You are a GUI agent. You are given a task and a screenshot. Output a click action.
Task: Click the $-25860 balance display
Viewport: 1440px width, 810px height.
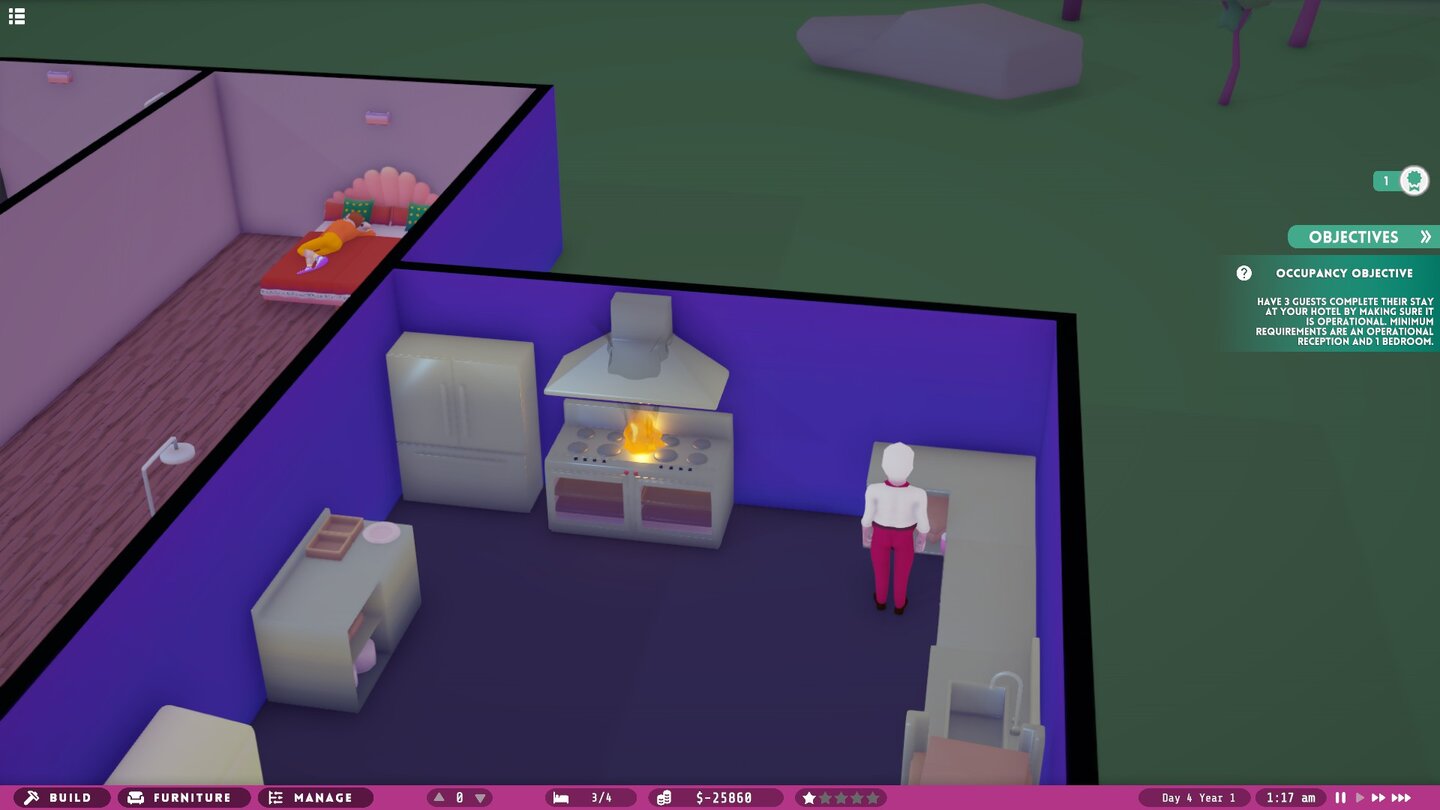[723, 797]
